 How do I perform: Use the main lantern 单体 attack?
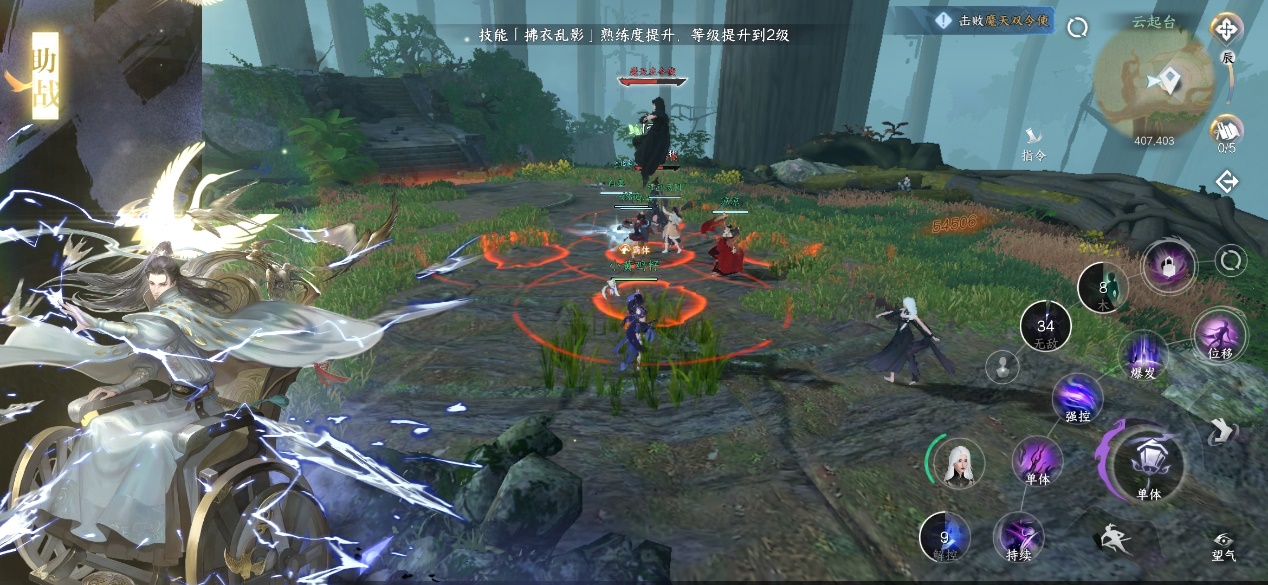pyautogui.click(x=1149, y=464)
